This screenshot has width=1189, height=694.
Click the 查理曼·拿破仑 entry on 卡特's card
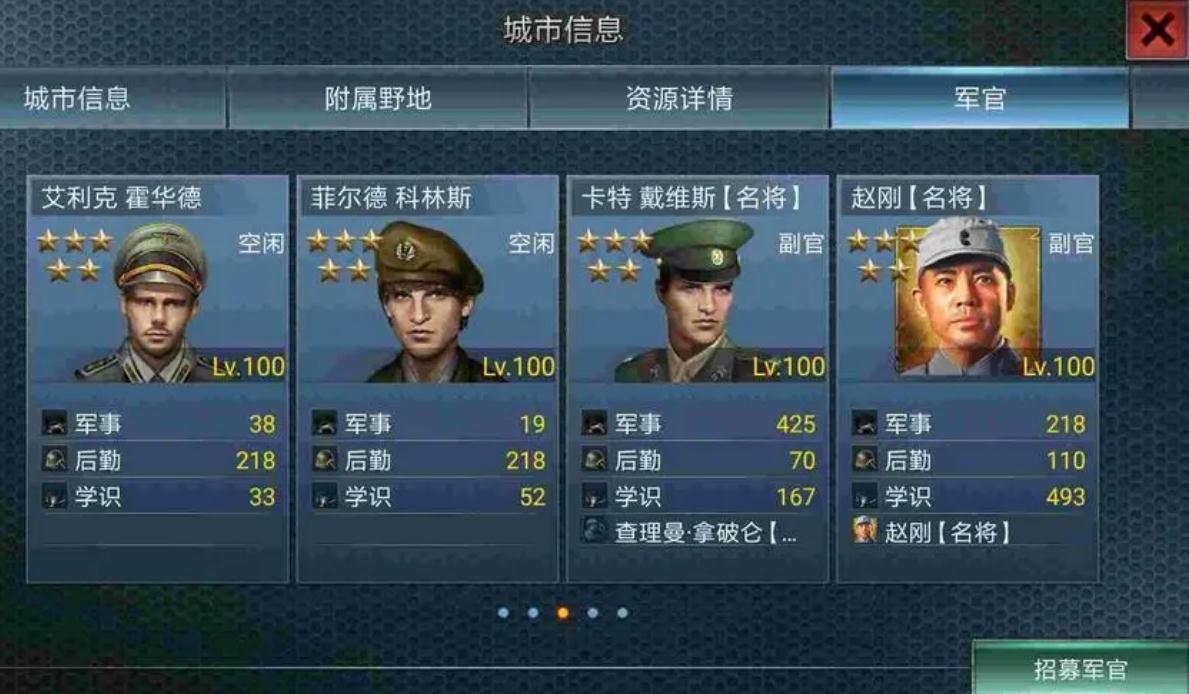697,532
